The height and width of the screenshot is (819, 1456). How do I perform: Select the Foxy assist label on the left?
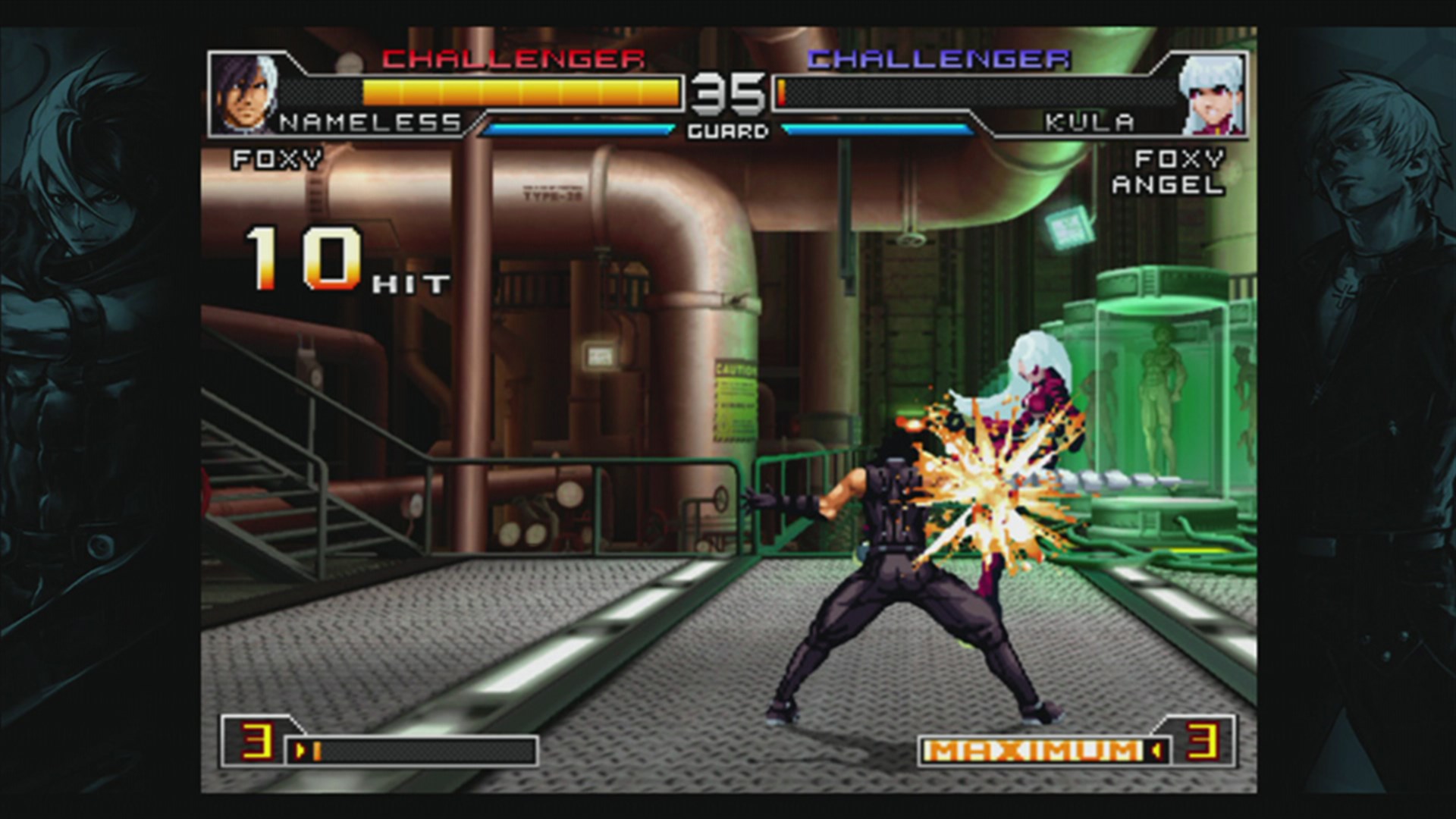pyautogui.click(x=277, y=158)
